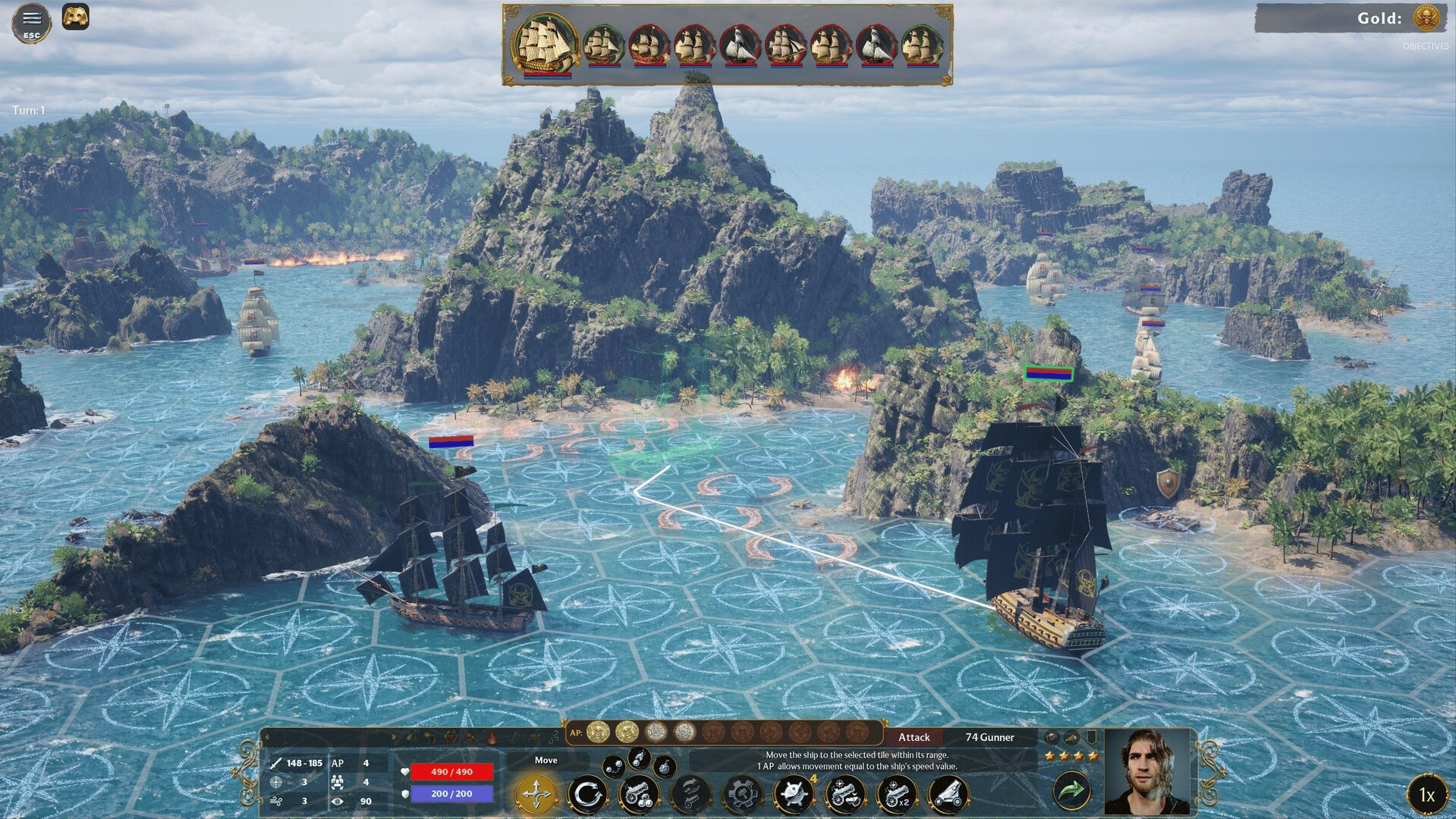Activate the naval mine ability
The image size is (1456, 819).
pyautogui.click(x=794, y=794)
